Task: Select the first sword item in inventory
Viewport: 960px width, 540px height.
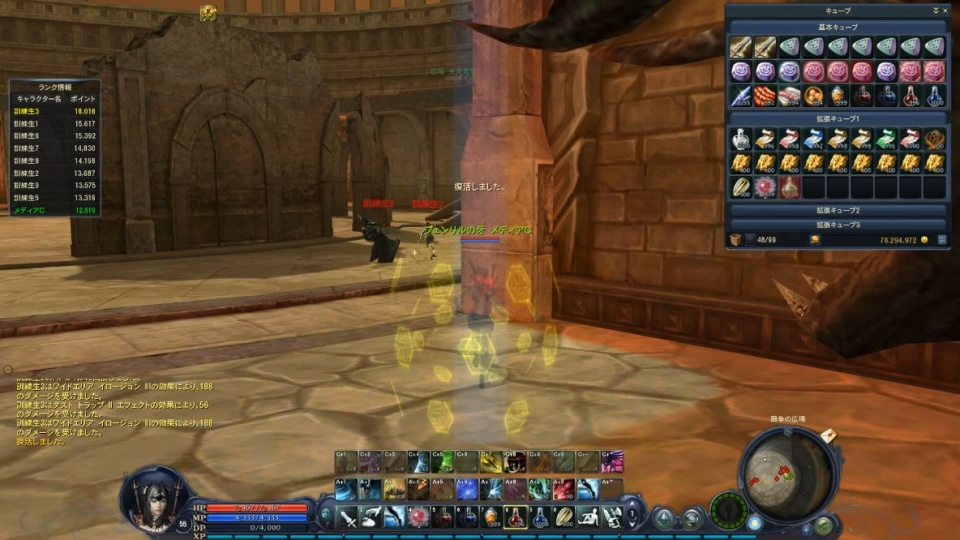Action: [741, 47]
